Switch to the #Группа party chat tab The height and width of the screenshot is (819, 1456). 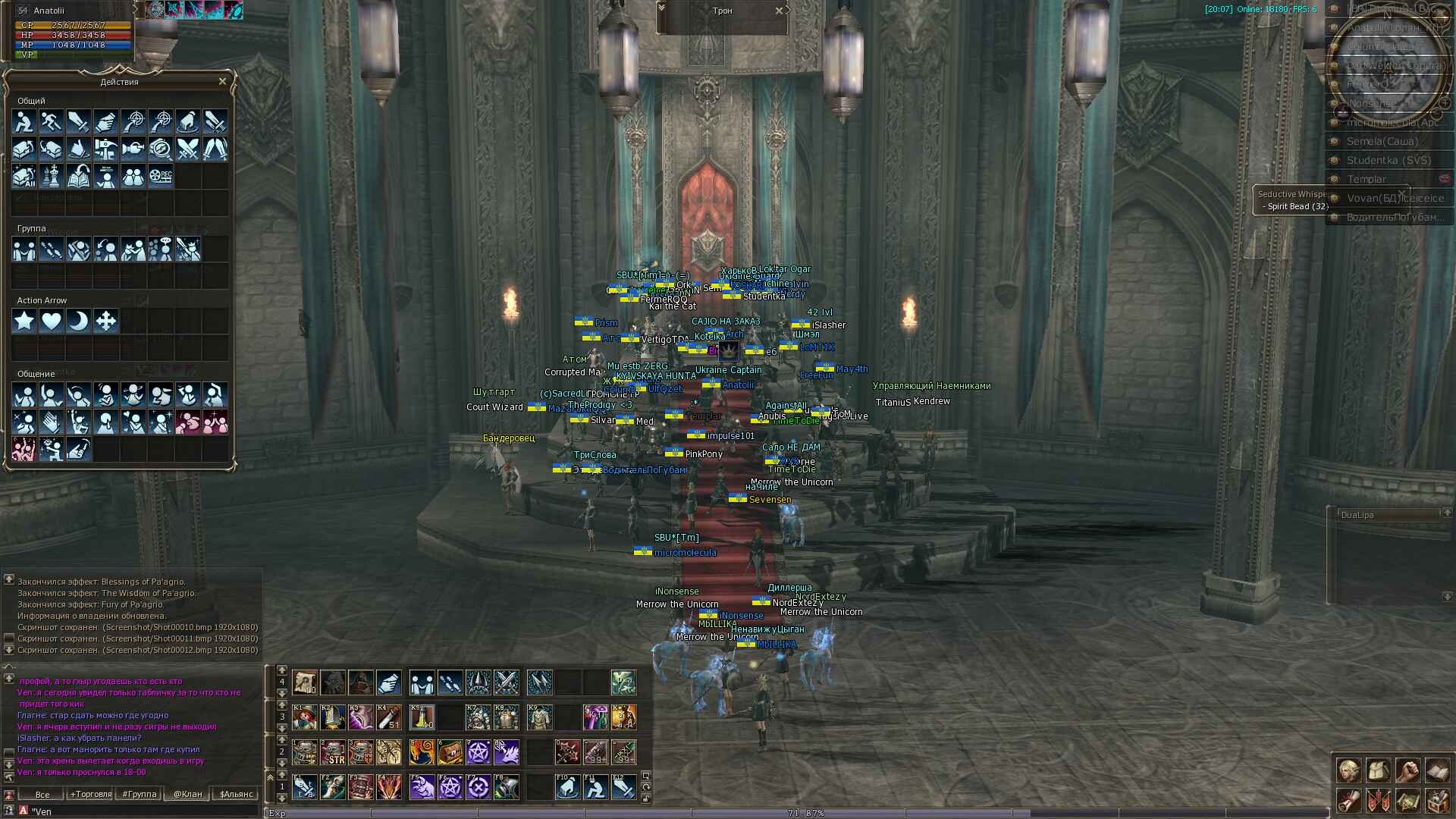pos(140,794)
